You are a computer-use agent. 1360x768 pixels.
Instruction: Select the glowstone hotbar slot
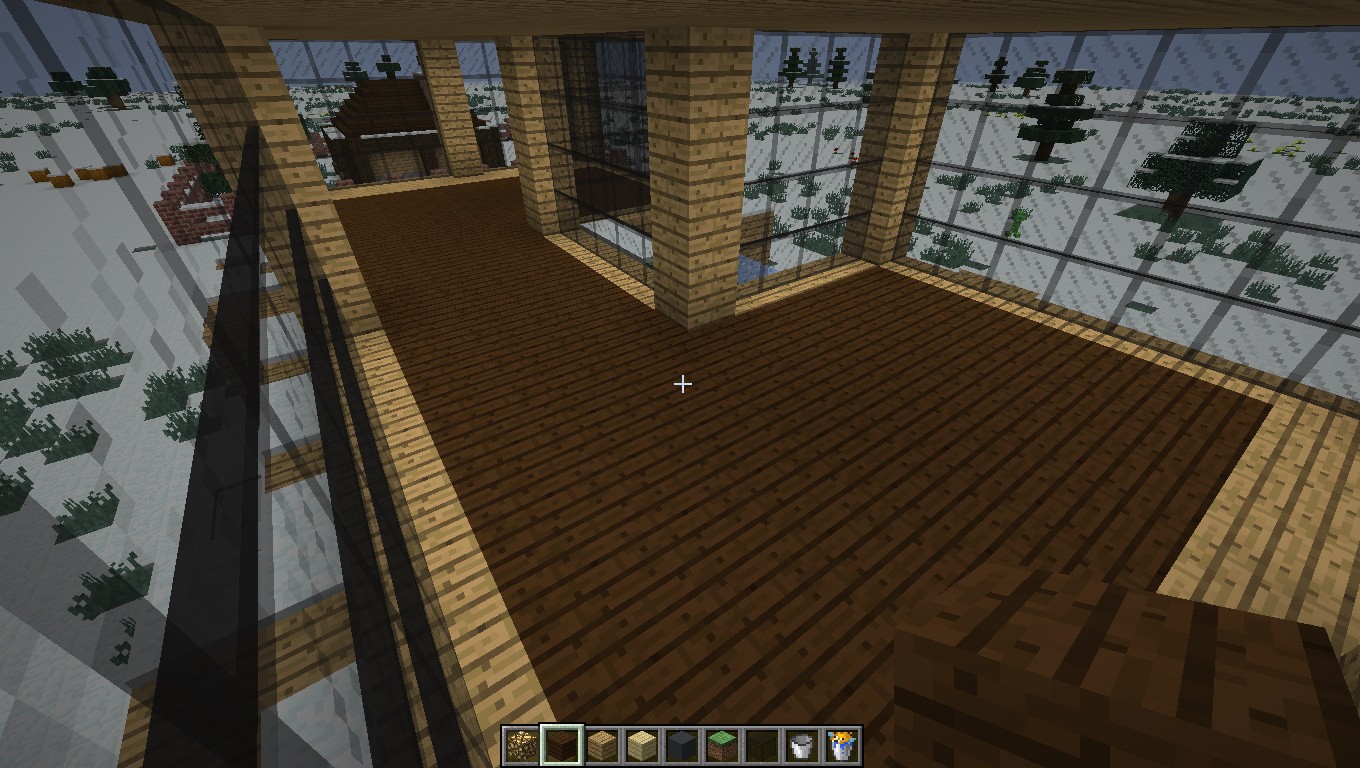click(x=521, y=745)
